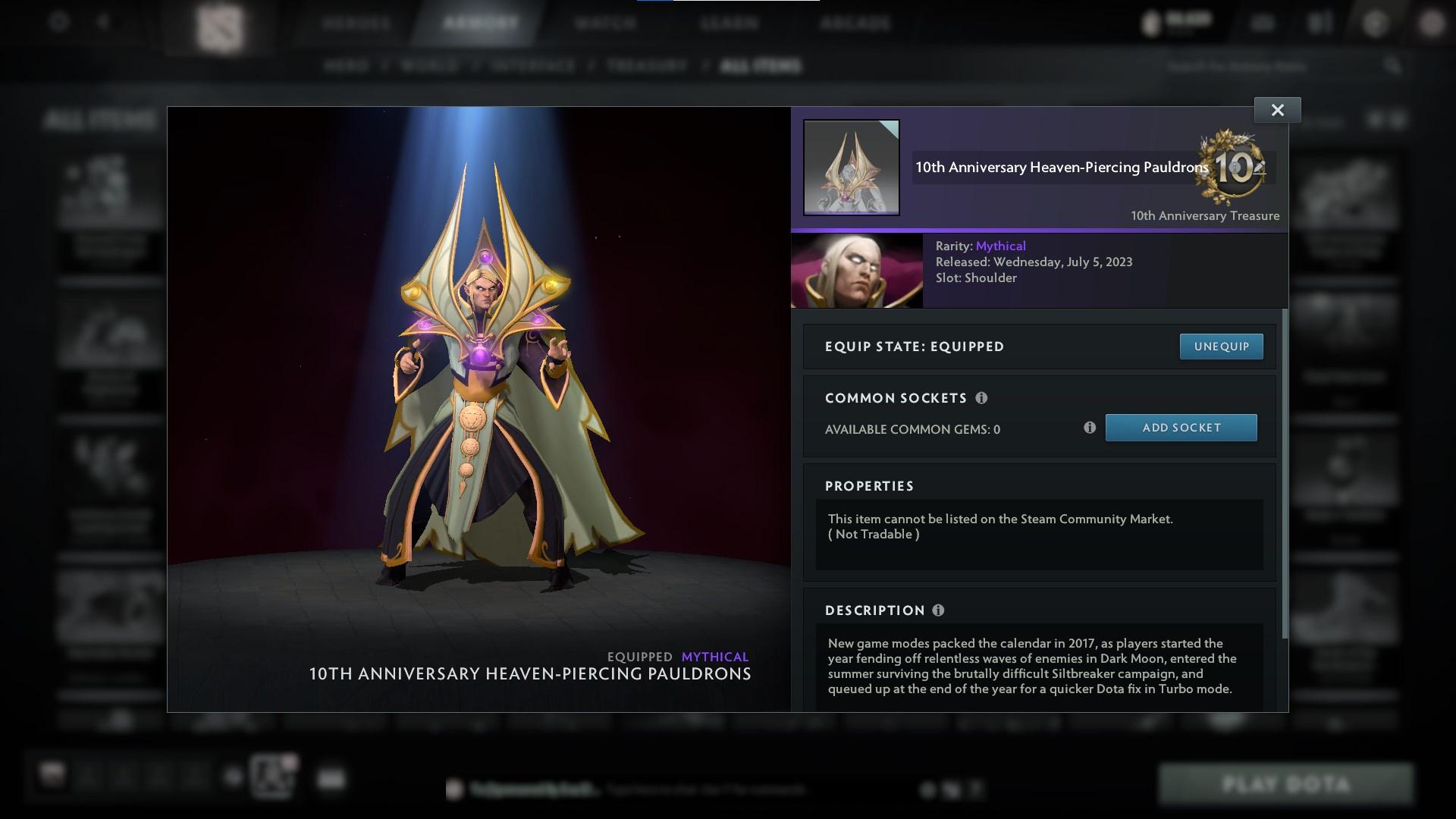Click the info icon next to Description
Screen dimensions: 1456x819
[940, 610]
